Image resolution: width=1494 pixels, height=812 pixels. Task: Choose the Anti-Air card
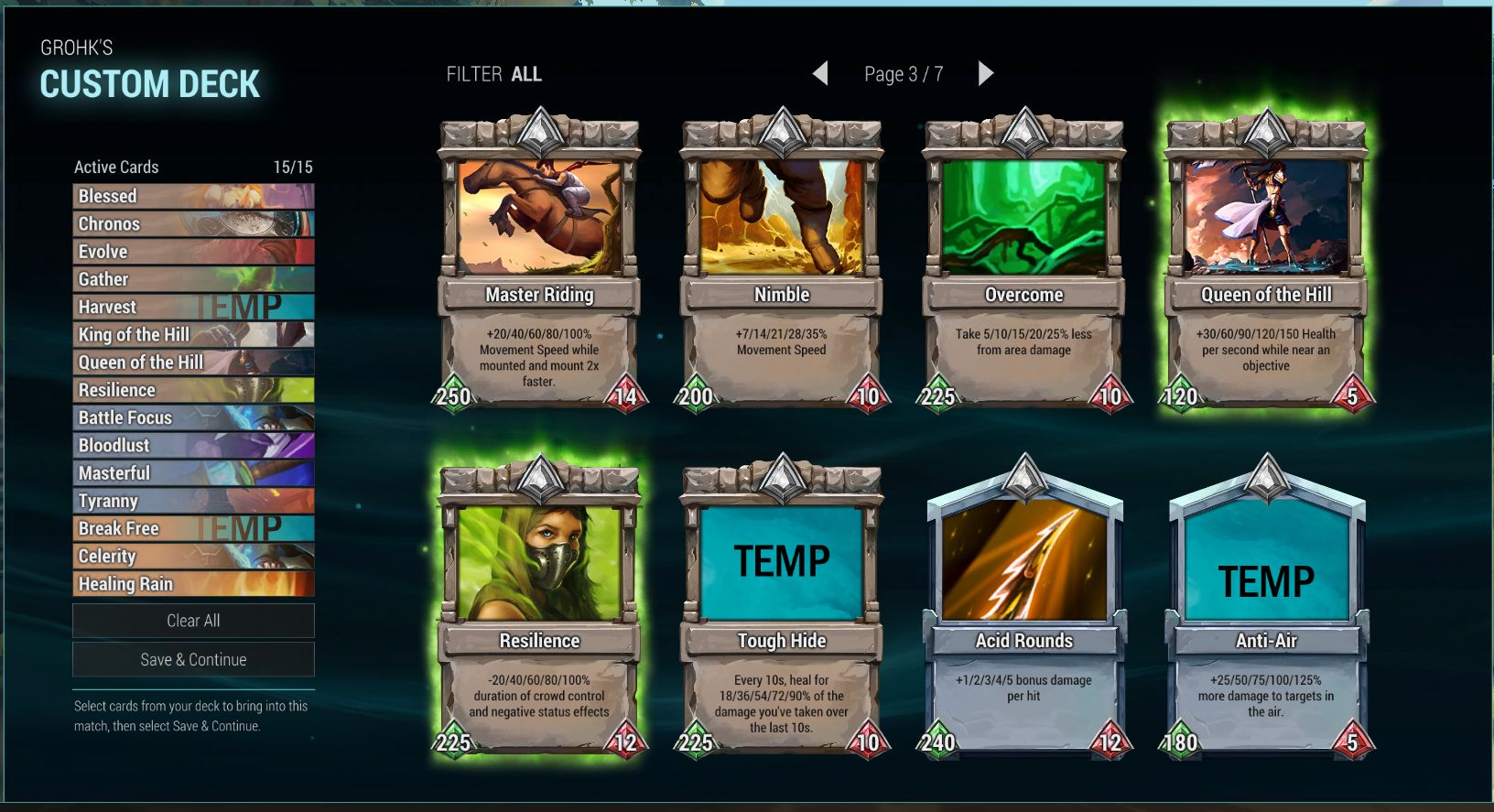(x=1266, y=609)
